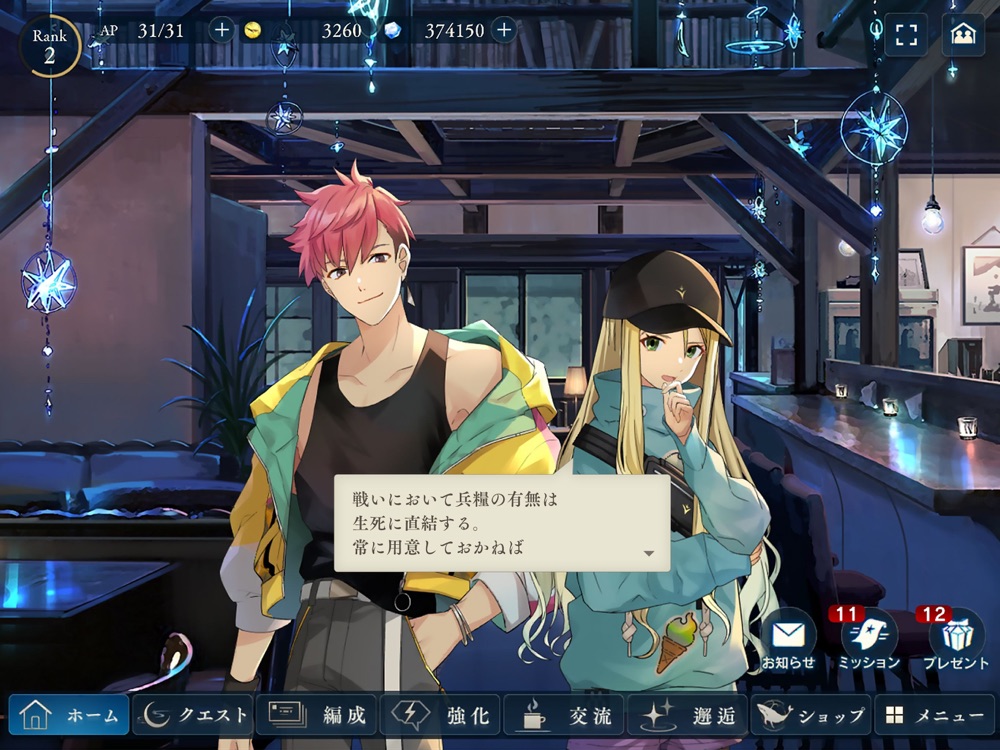The height and width of the screenshot is (750, 1000).
Task: Advance the character dialogue box
Action: click(x=502, y=523)
